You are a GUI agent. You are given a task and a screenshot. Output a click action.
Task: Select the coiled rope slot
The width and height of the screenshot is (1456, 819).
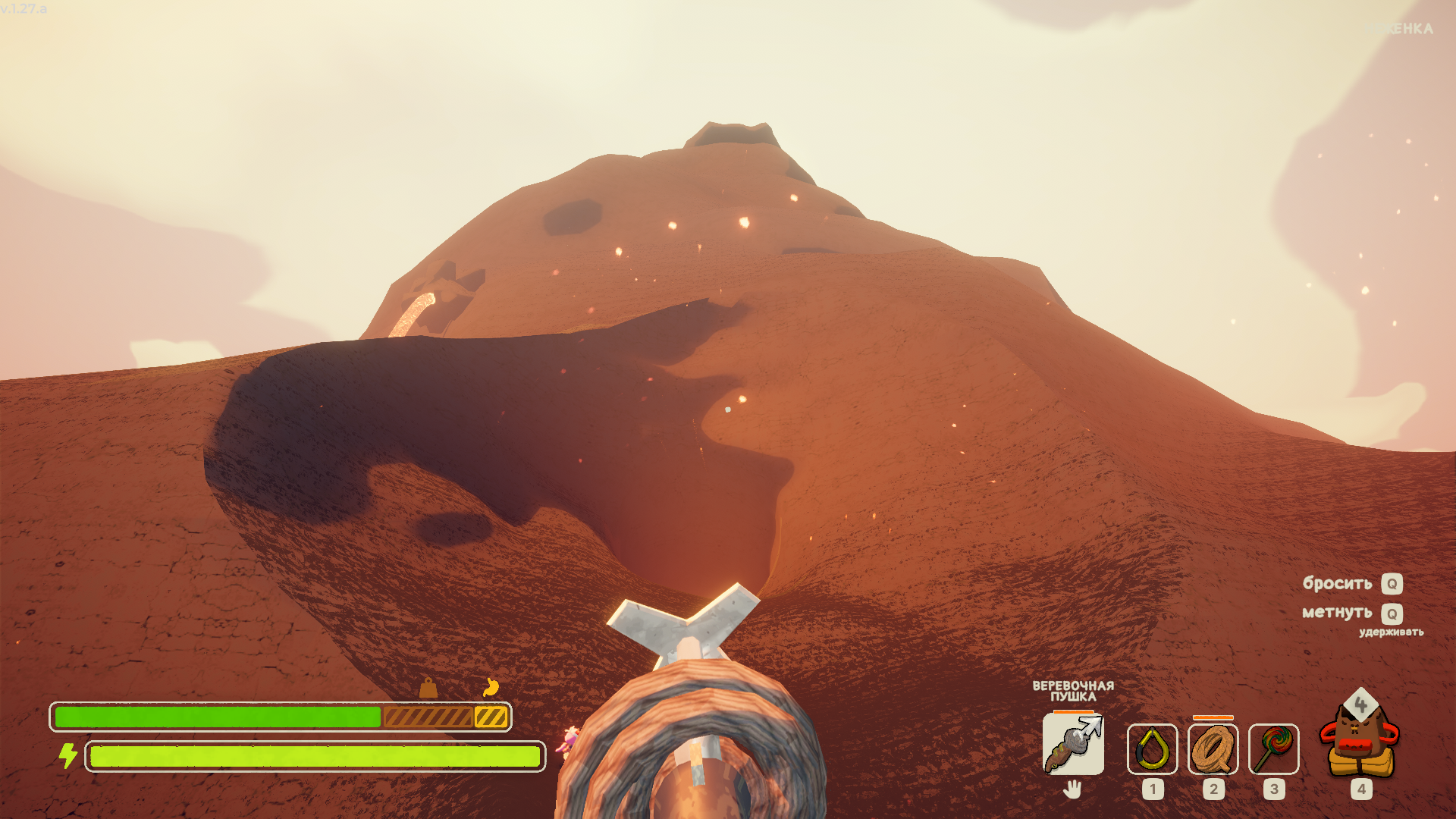(1213, 749)
